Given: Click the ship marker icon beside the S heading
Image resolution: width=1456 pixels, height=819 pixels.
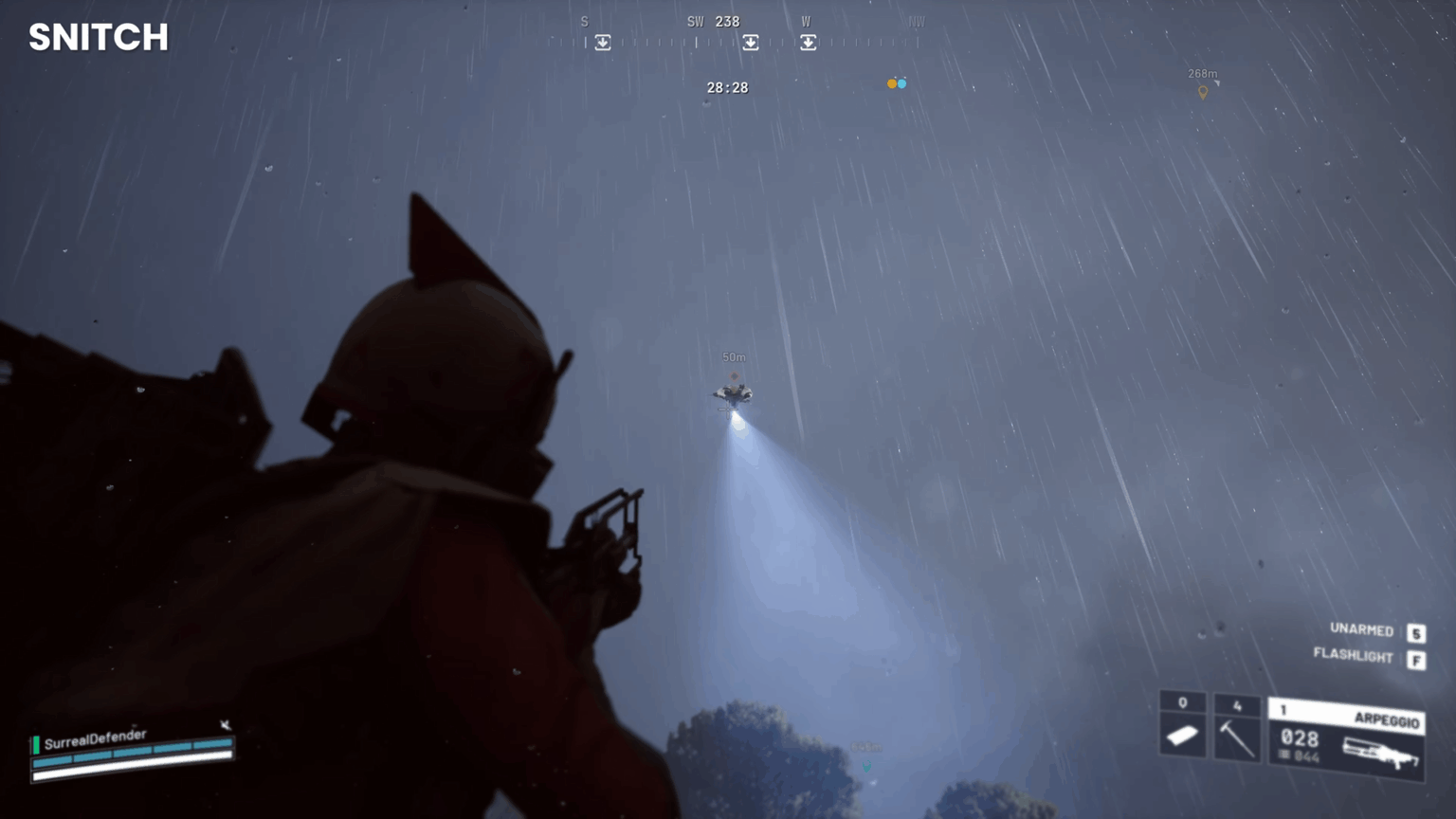Looking at the screenshot, I should tap(603, 43).
